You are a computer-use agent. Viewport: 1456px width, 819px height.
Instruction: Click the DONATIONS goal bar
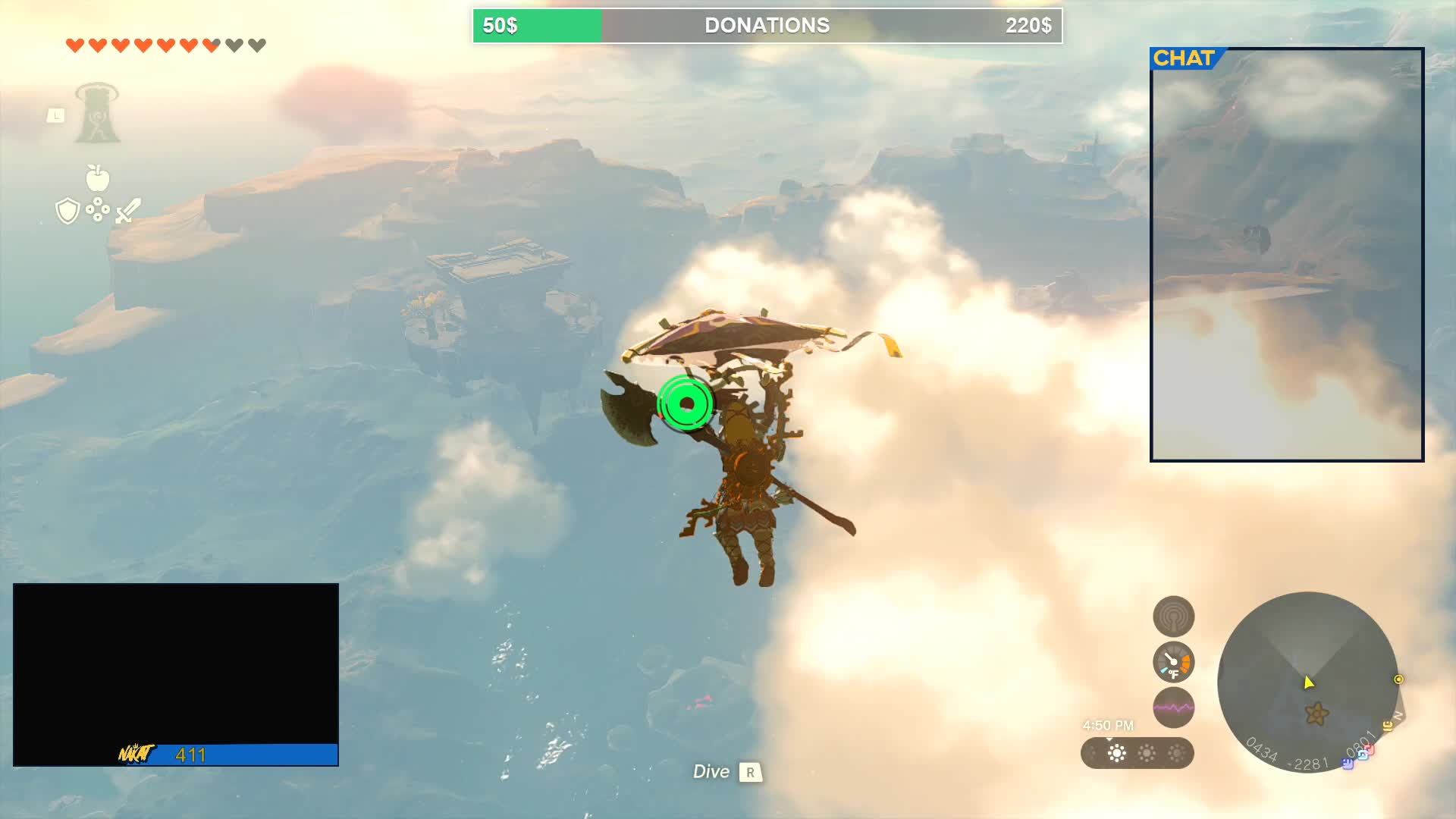point(767,26)
